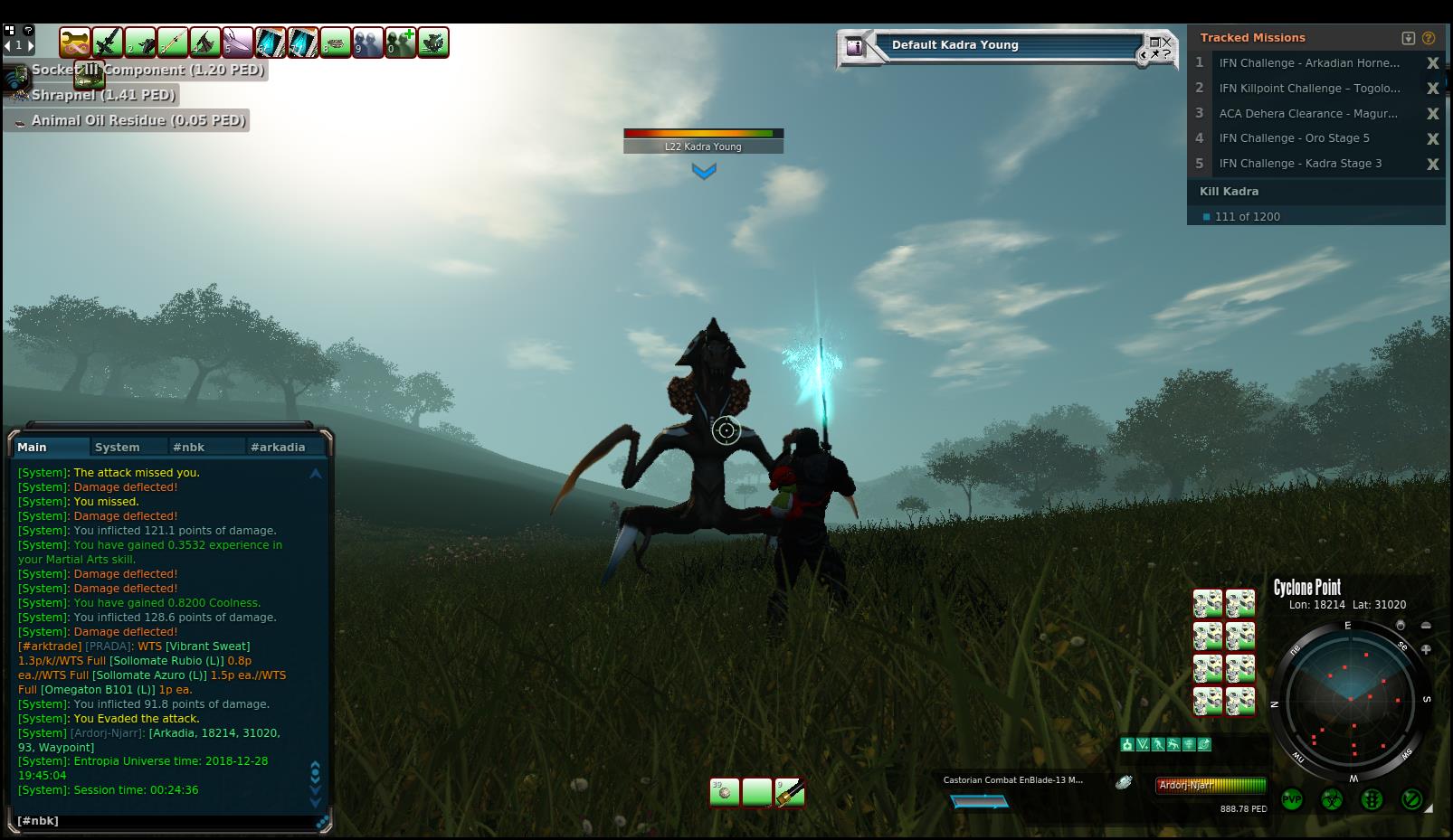Image resolution: width=1453 pixels, height=840 pixels.
Task: Open the #arkadia chat channel tab
Action: point(278,447)
